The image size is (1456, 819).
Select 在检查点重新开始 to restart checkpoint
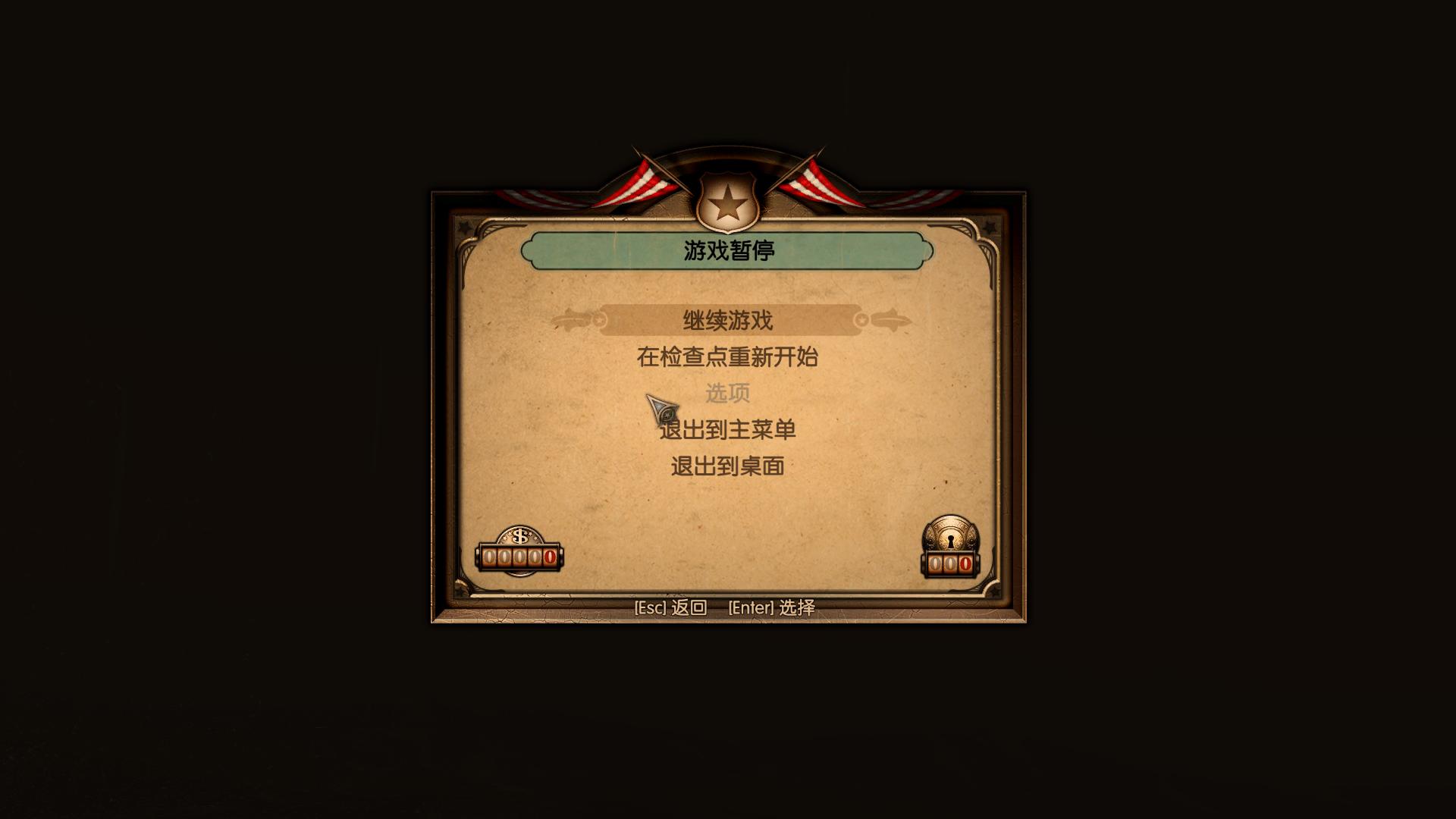(728, 355)
